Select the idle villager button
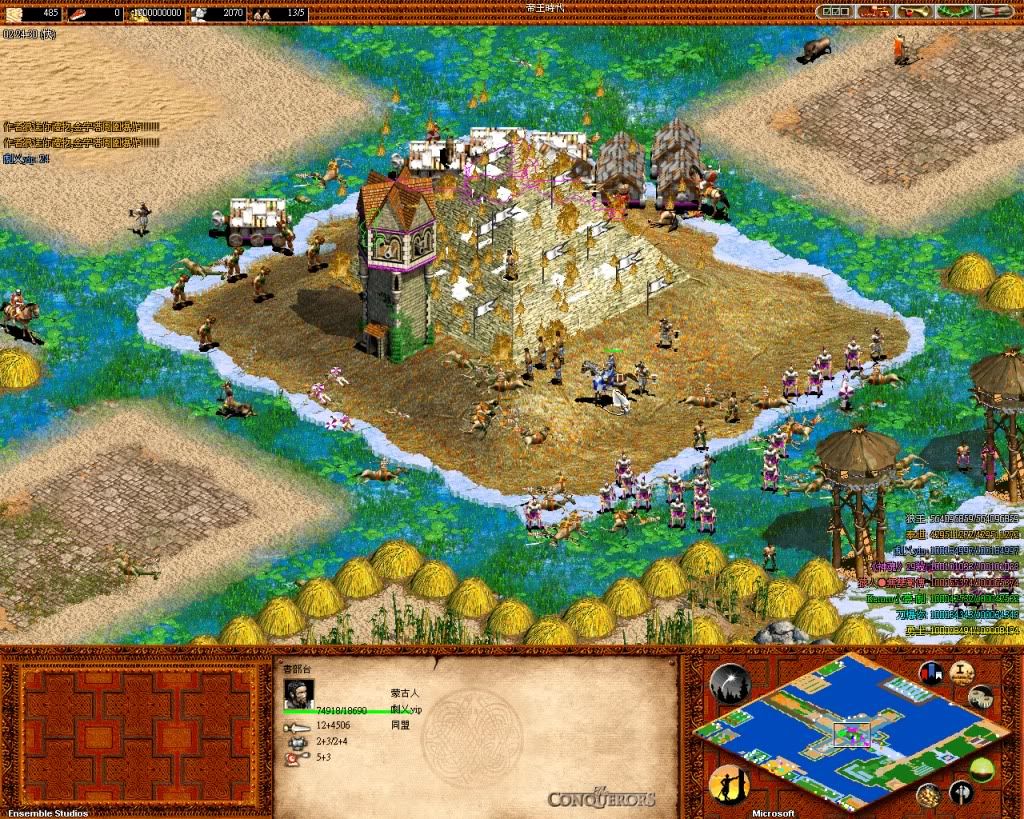 [729, 783]
